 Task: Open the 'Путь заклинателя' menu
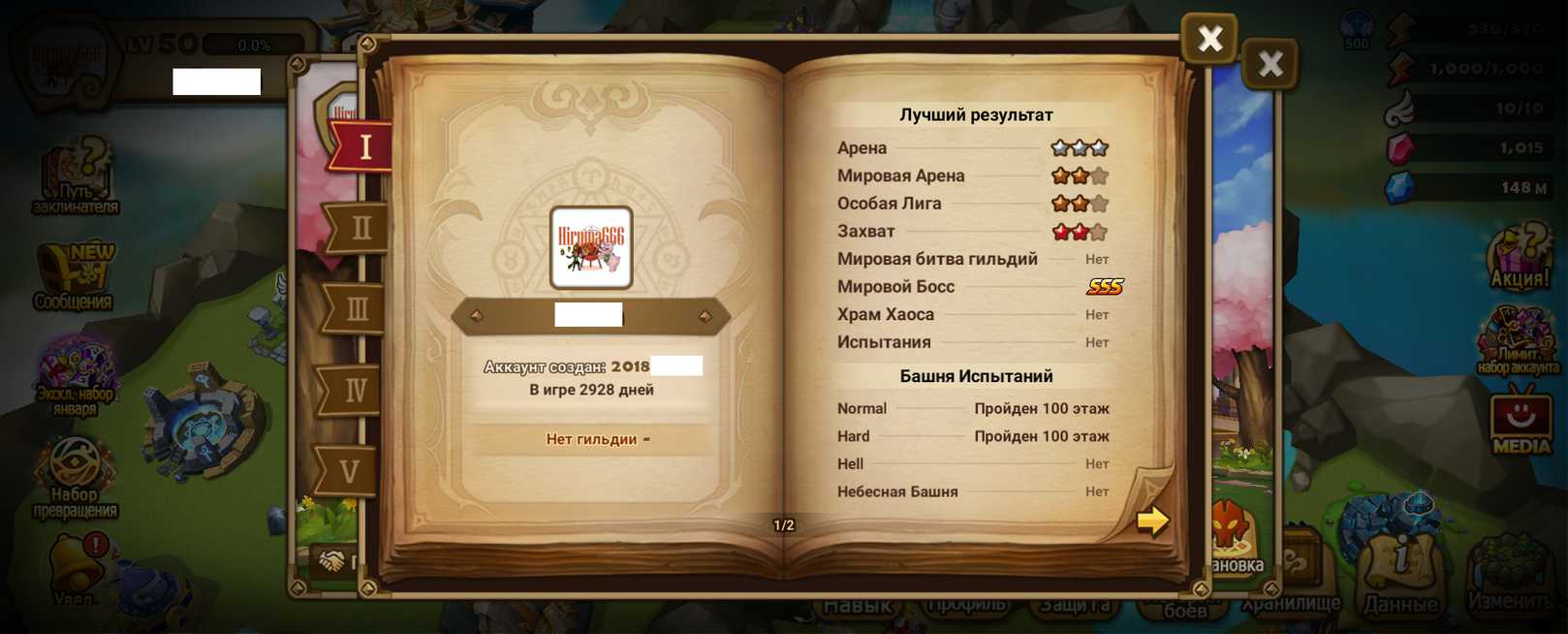point(76,176)
